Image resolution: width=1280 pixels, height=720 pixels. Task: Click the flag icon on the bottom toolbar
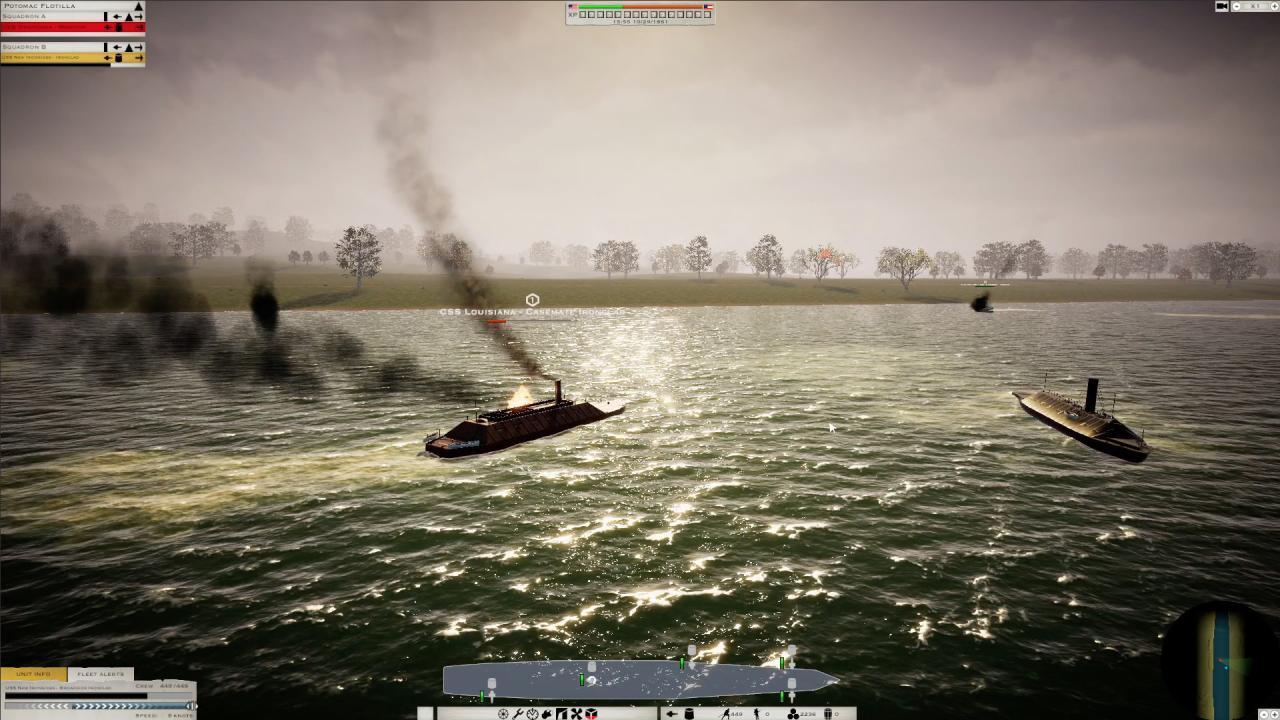point(561,713)
